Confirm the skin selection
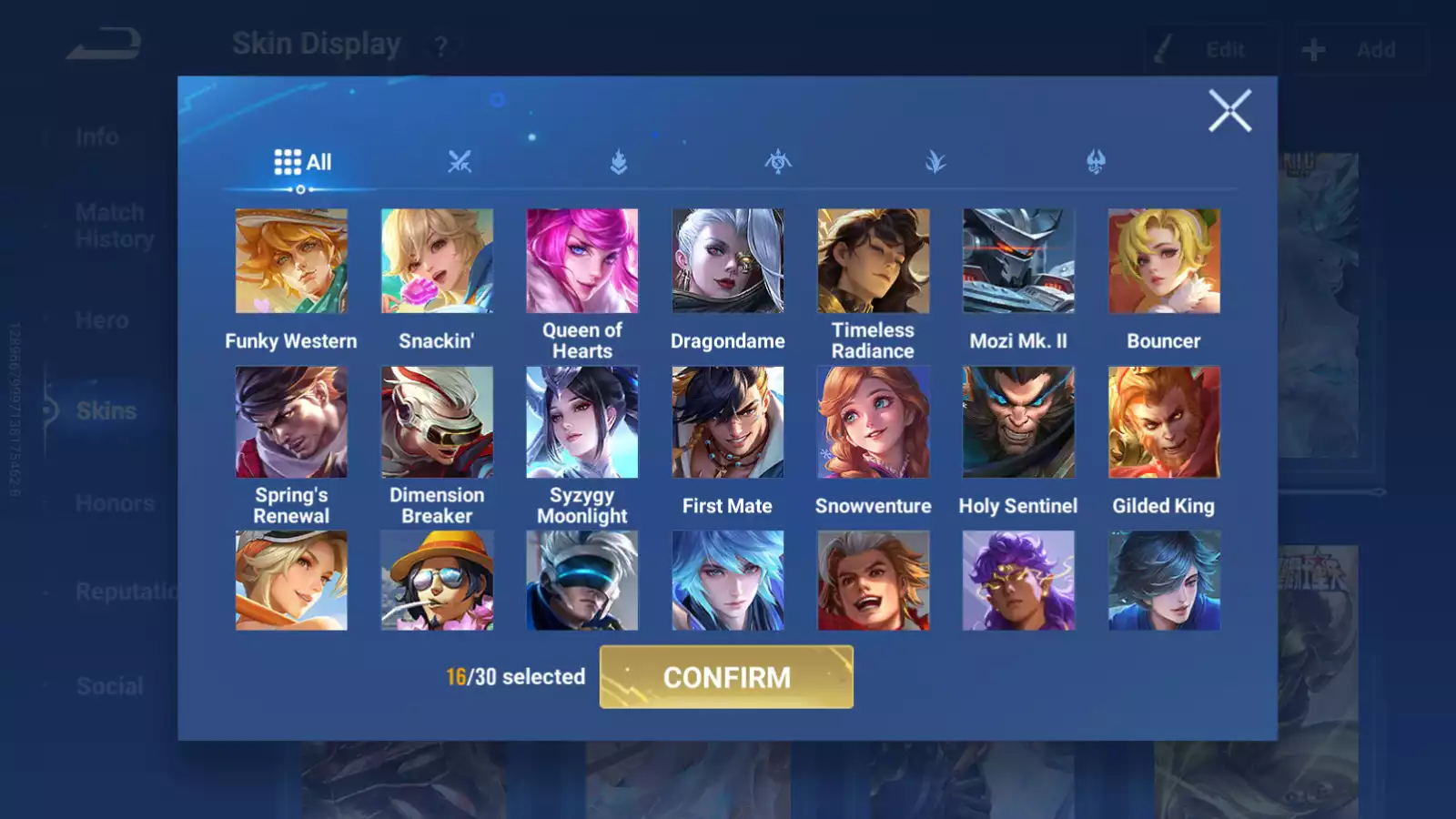Viewport: 1456px width, 819px height. pyautogui.click(x=726, y=677)
